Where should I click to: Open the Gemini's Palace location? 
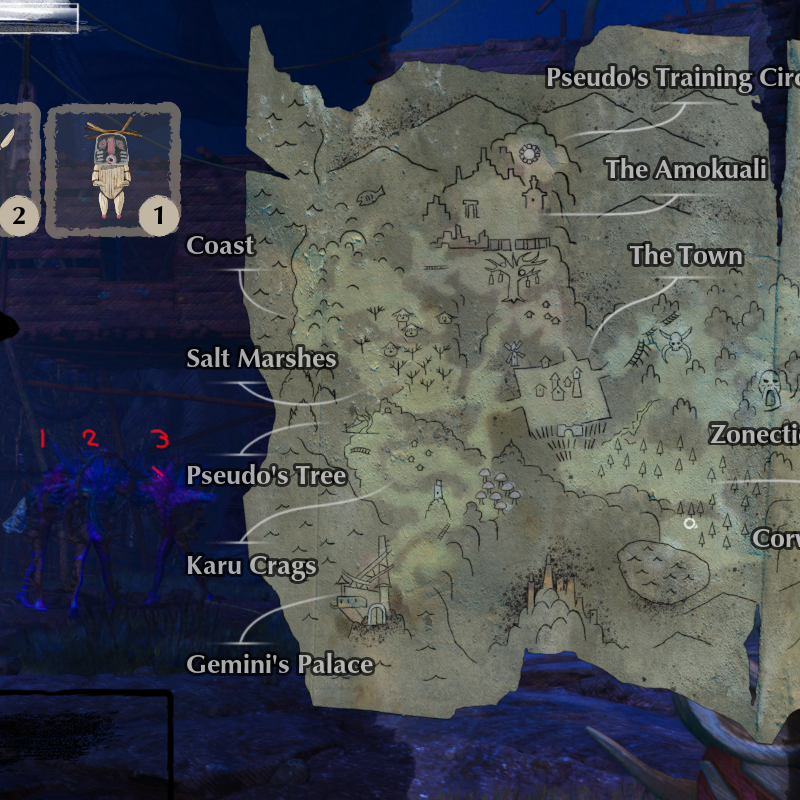[x=280, y=665]
